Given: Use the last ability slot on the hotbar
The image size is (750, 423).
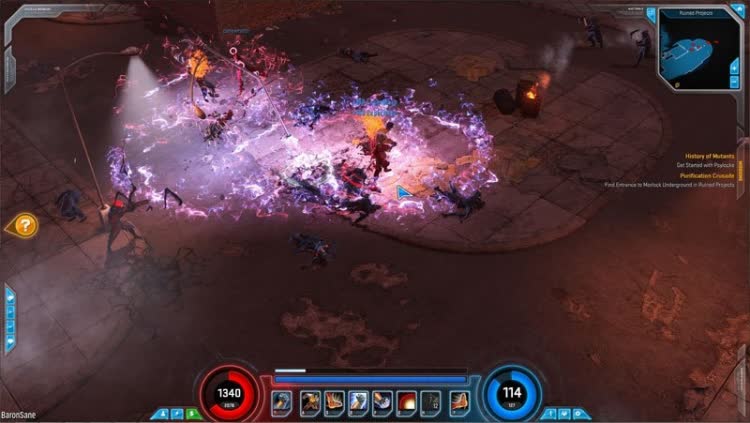Looking at the screenshot, I should click(459, 401).
